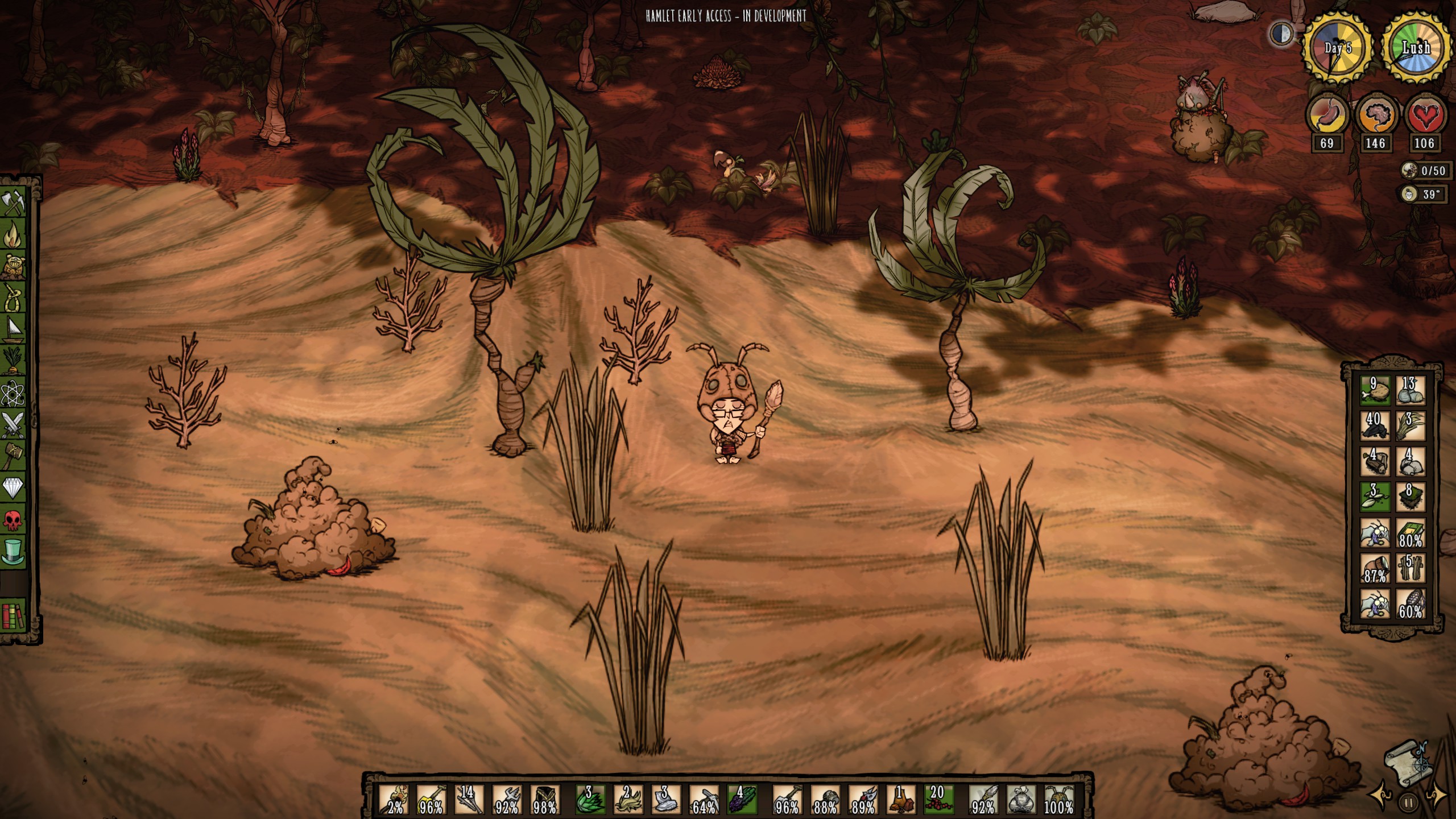This screenshot has width=1456, height=819.
Task: Open the Books crafting tab
Action: point(14,614)
